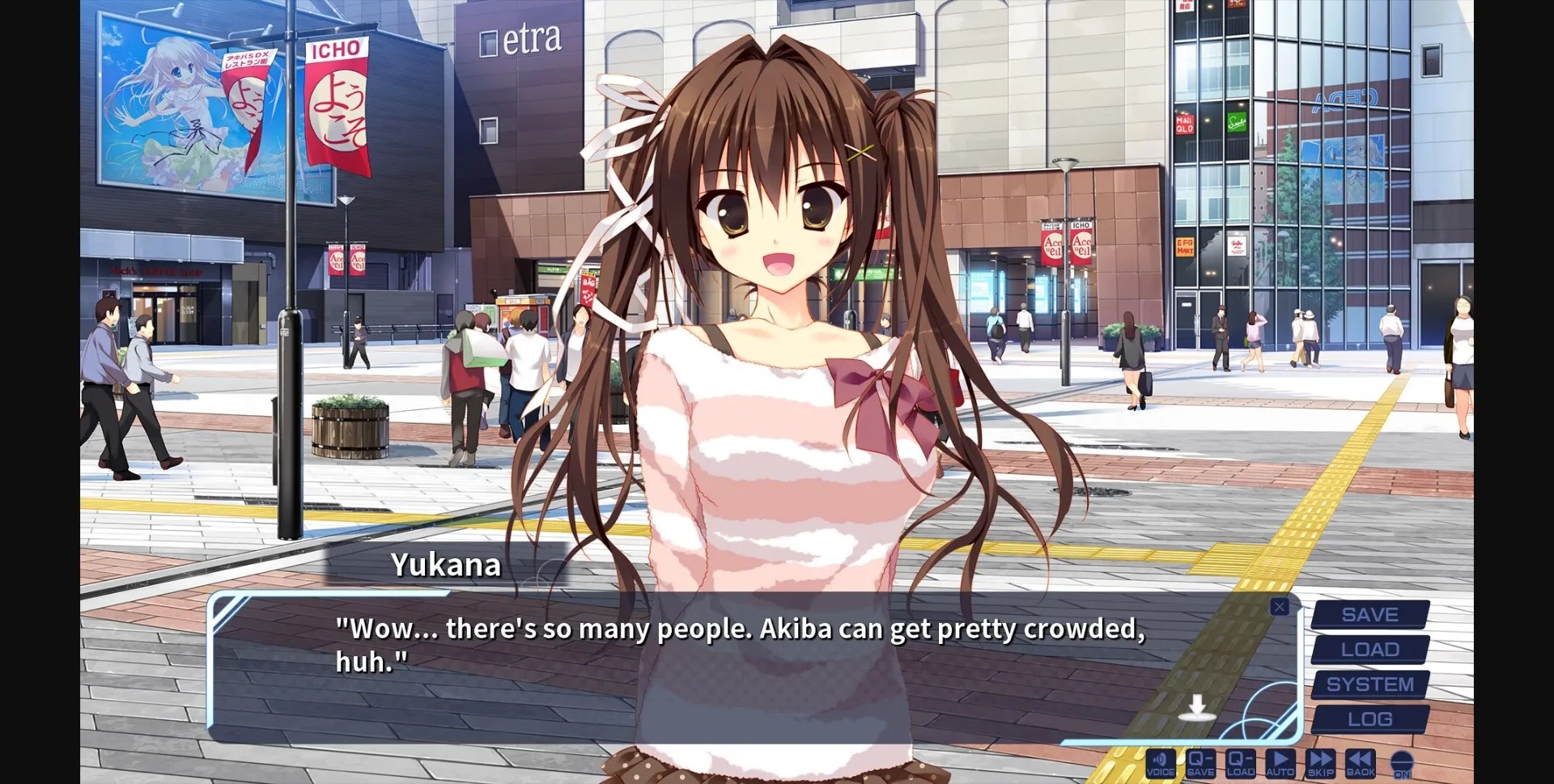Click the Yukana name plate

click(448, 566)
